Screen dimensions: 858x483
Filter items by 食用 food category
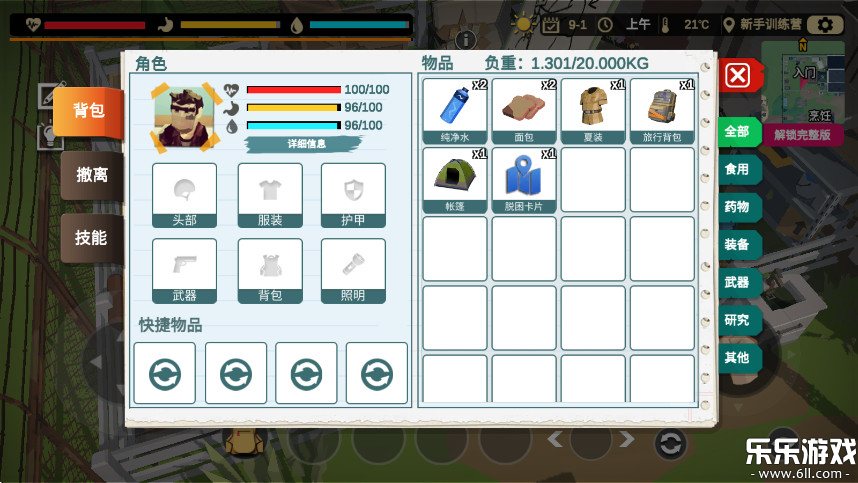(x=737, y=170)
